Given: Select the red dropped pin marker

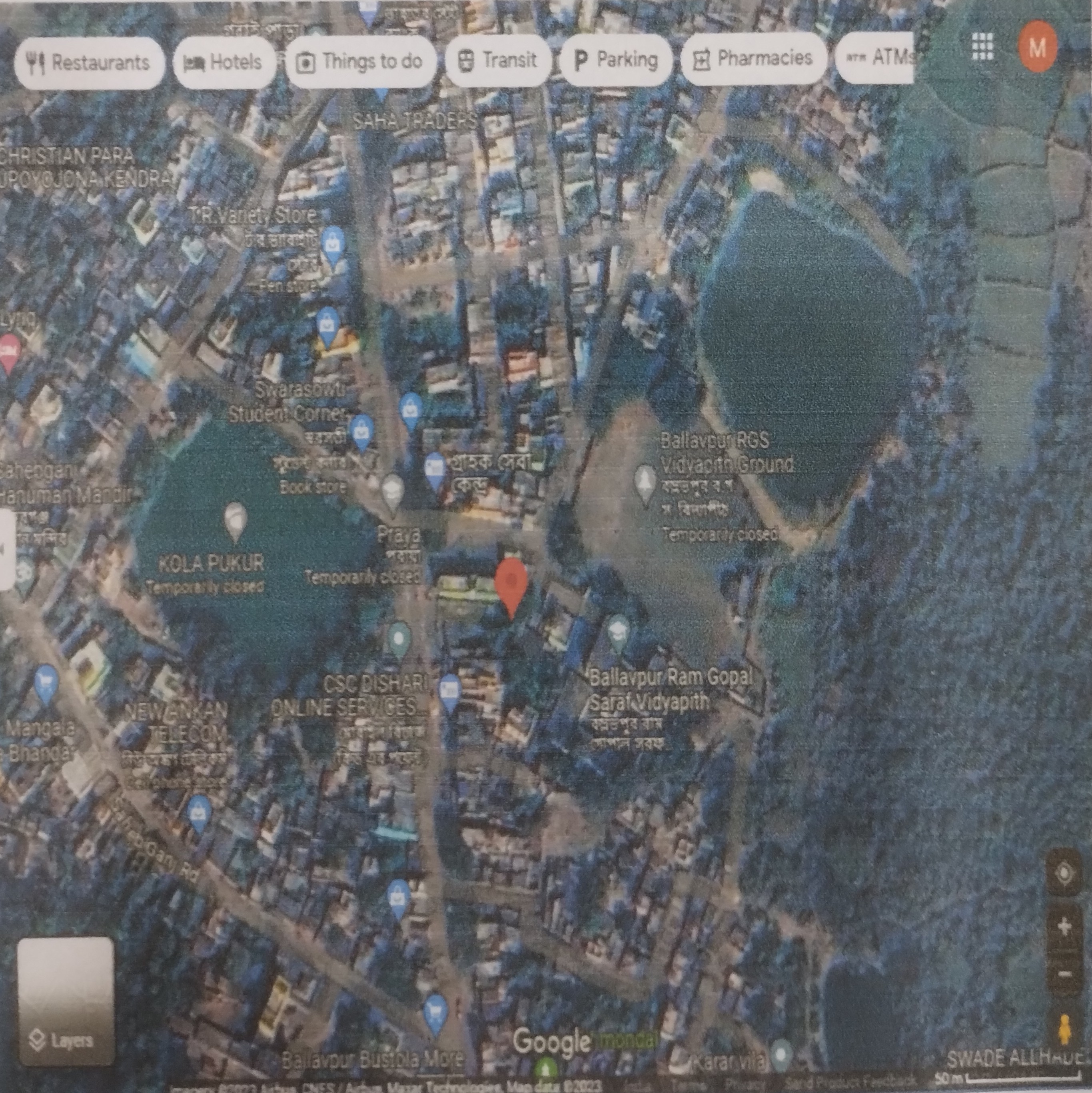Looking at the screenshot, I should (511, 586).
